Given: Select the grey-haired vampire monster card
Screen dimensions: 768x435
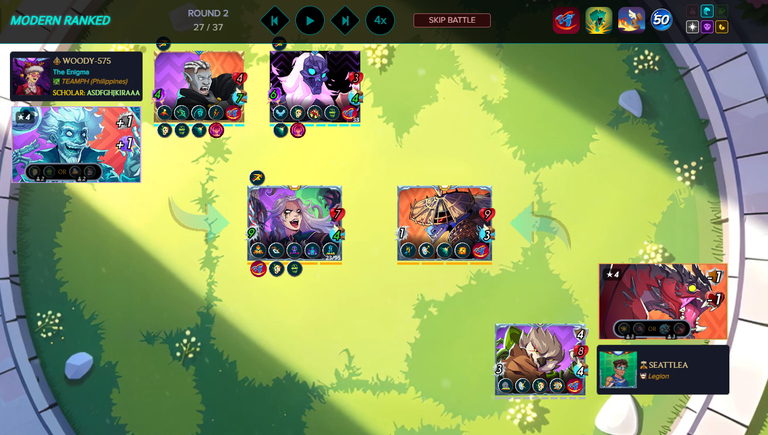Looking at the screenshot, I should click(x=200, y=87).
